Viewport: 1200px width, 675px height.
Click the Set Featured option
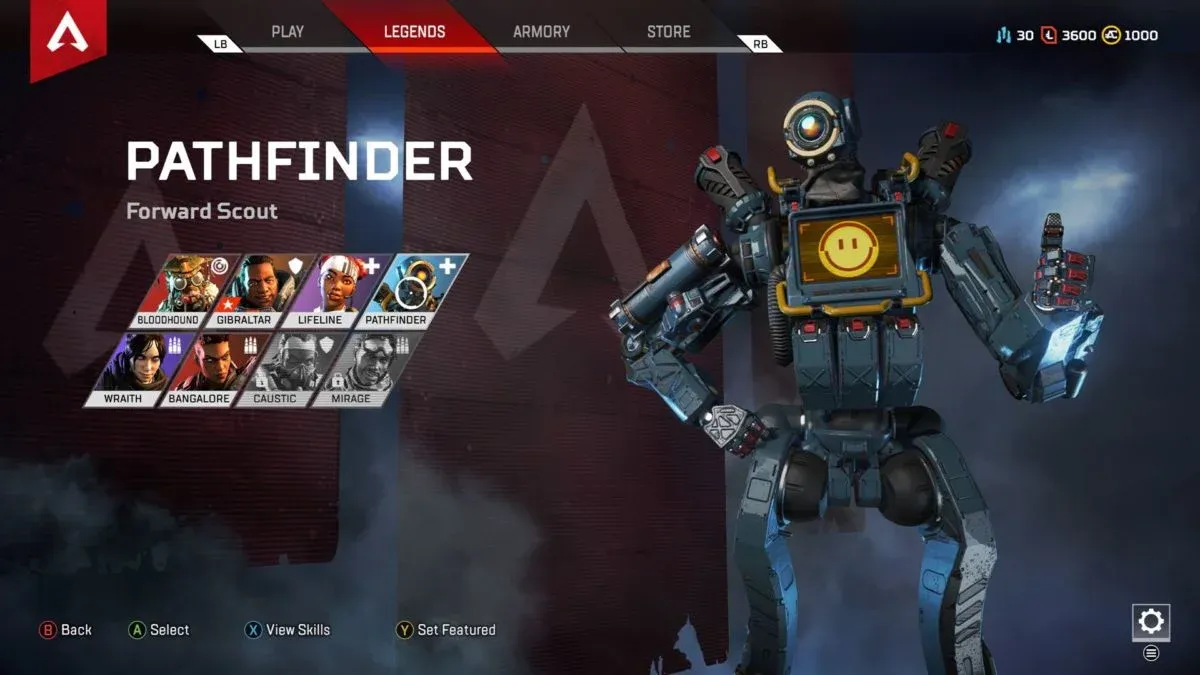tap(446, 630)
